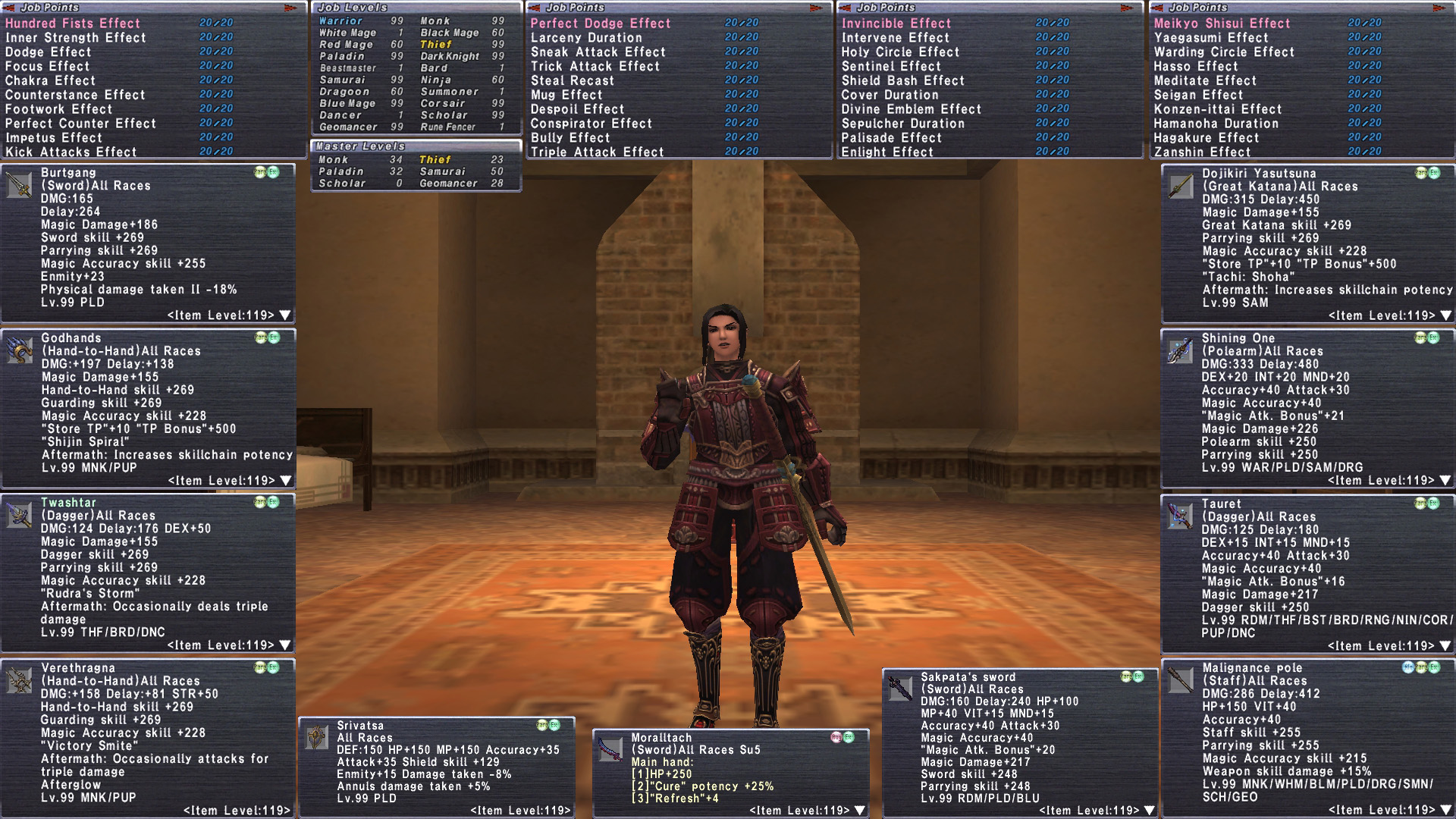
Task: Select Invincible Effect job point
Action: coord(896,24)
